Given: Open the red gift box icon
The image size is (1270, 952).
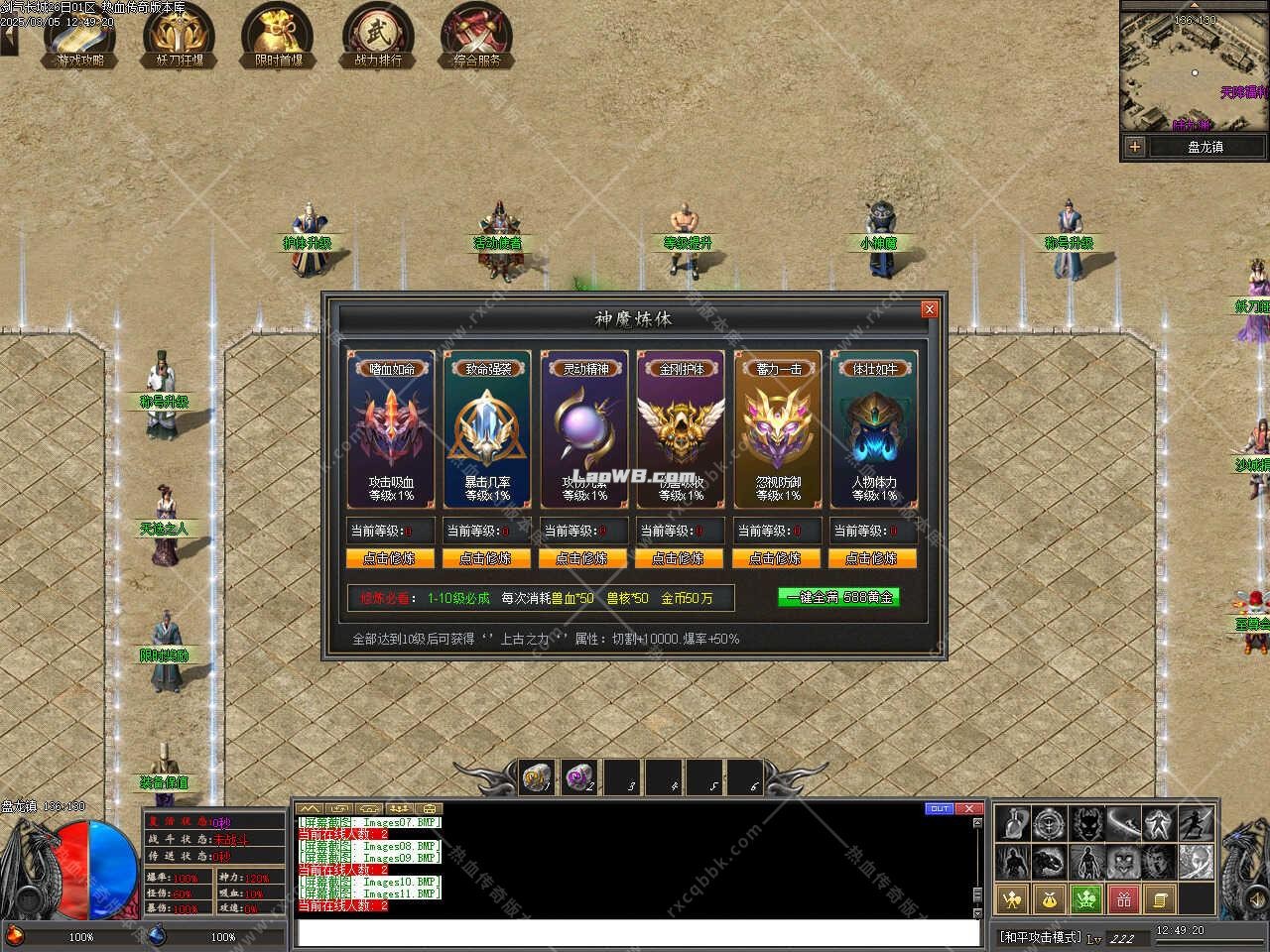Looking at the screenshot, I should pyautogui.click(x=1123, y=899).
